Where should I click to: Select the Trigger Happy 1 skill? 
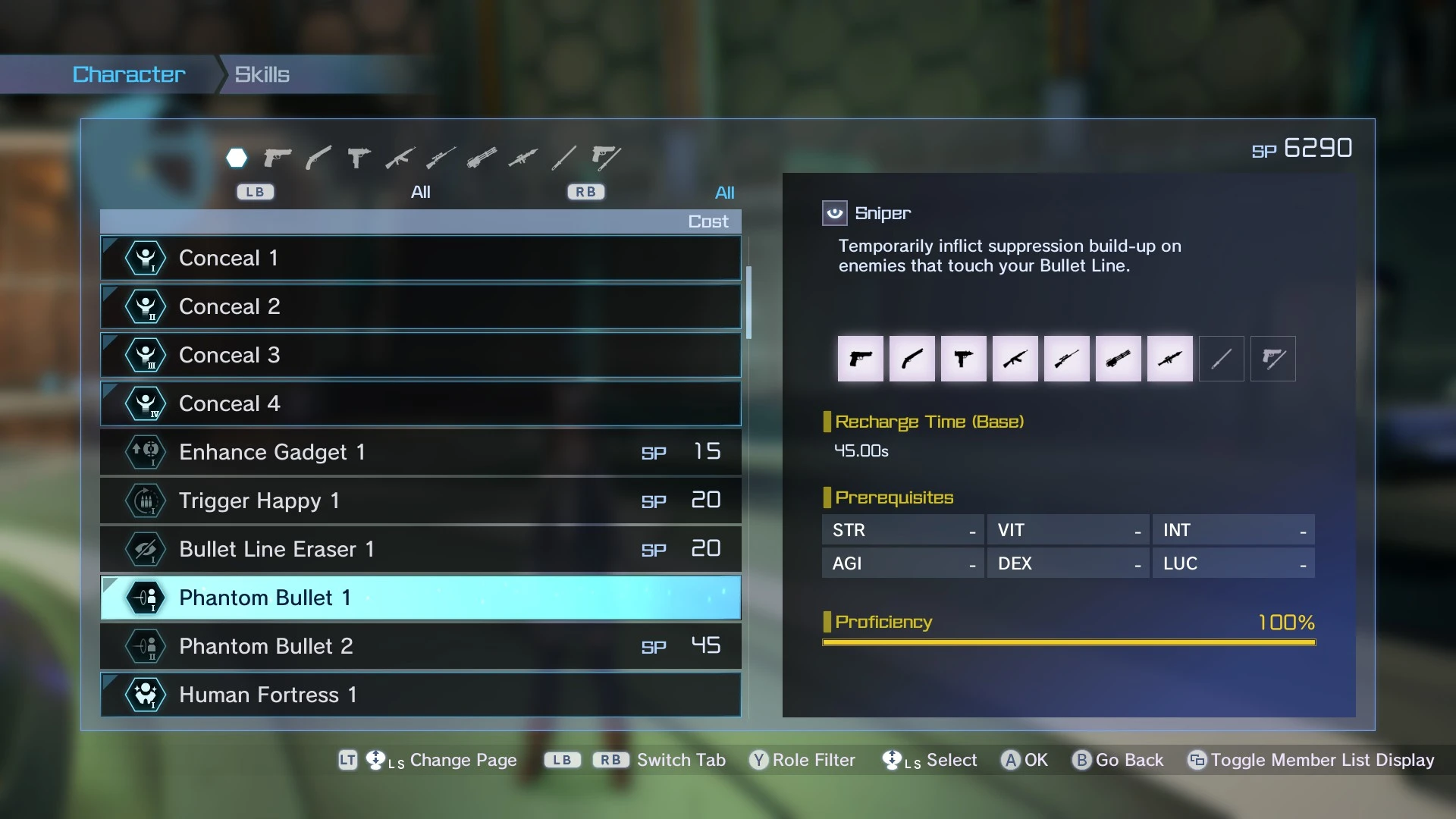pyautogui.click(x=420, y=500)
